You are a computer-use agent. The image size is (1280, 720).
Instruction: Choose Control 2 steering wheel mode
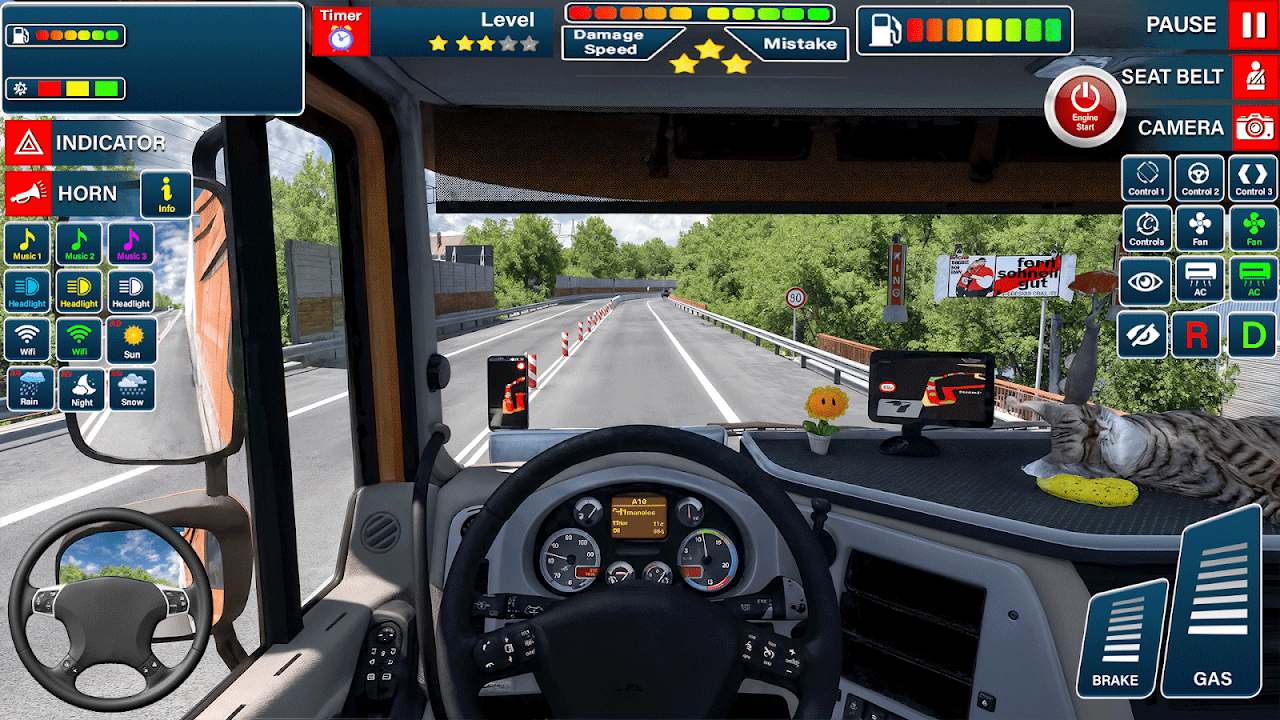[1199, 178]
